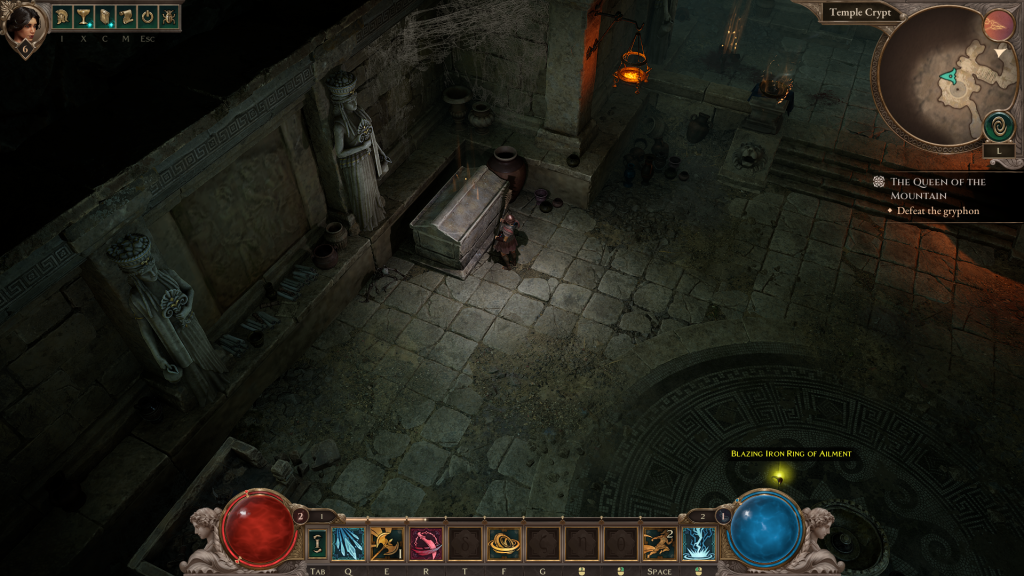This screenshot has height=576, width=1024.
Task: Open the goblet menu icon
Action: pyautogui.click(x=83, y=17)
